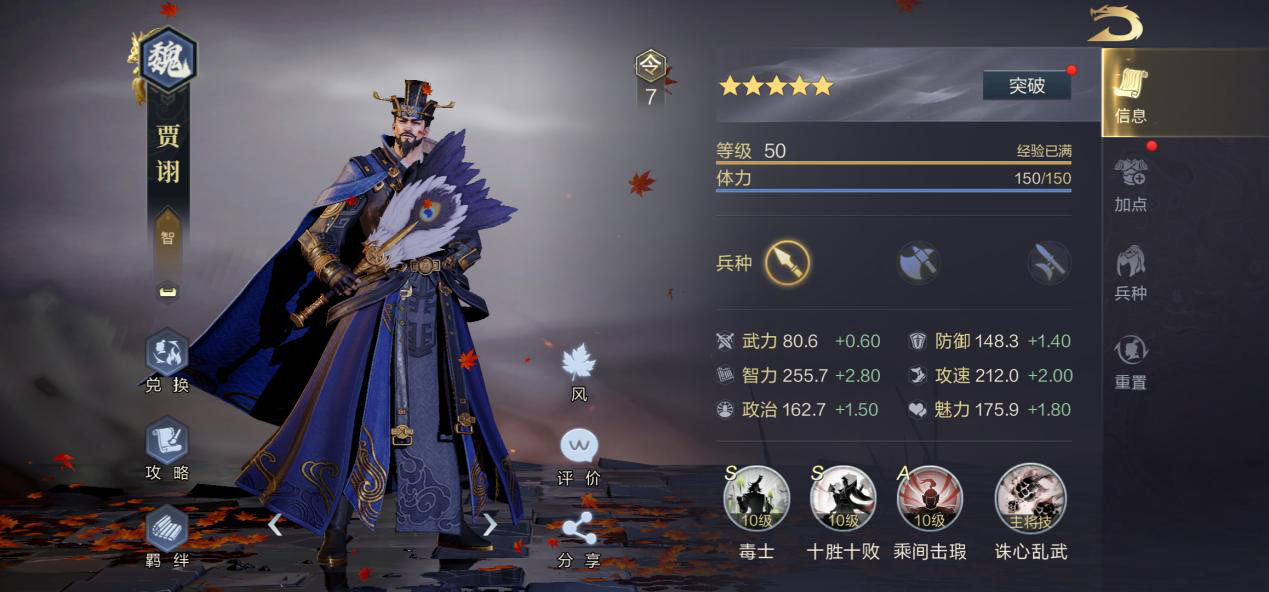Open the 攻略 strategy guide
The width and height of the screenshot is (1269, 592).
[167, 449]
